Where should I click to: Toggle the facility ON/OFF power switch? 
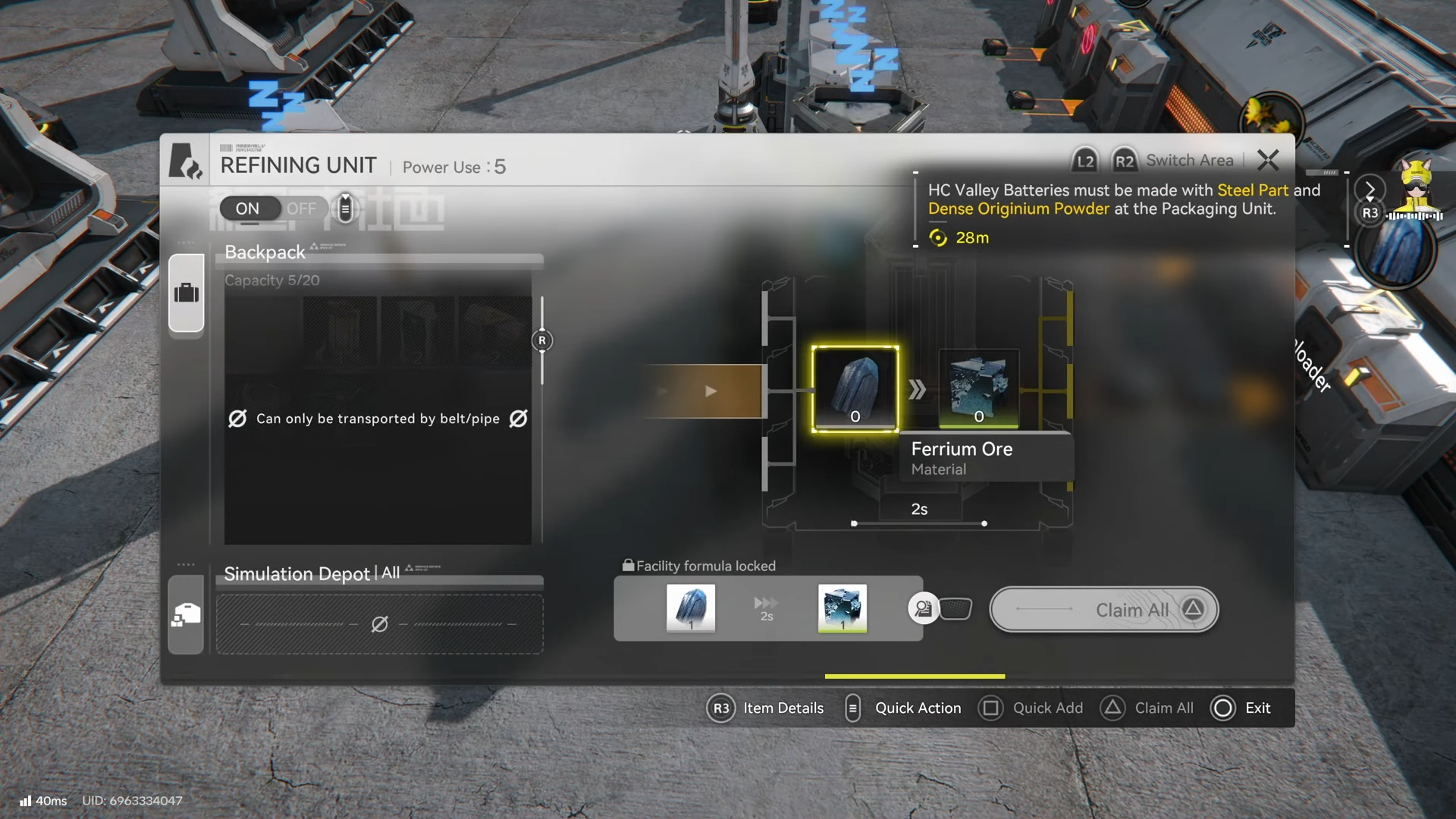click(273, 209)
